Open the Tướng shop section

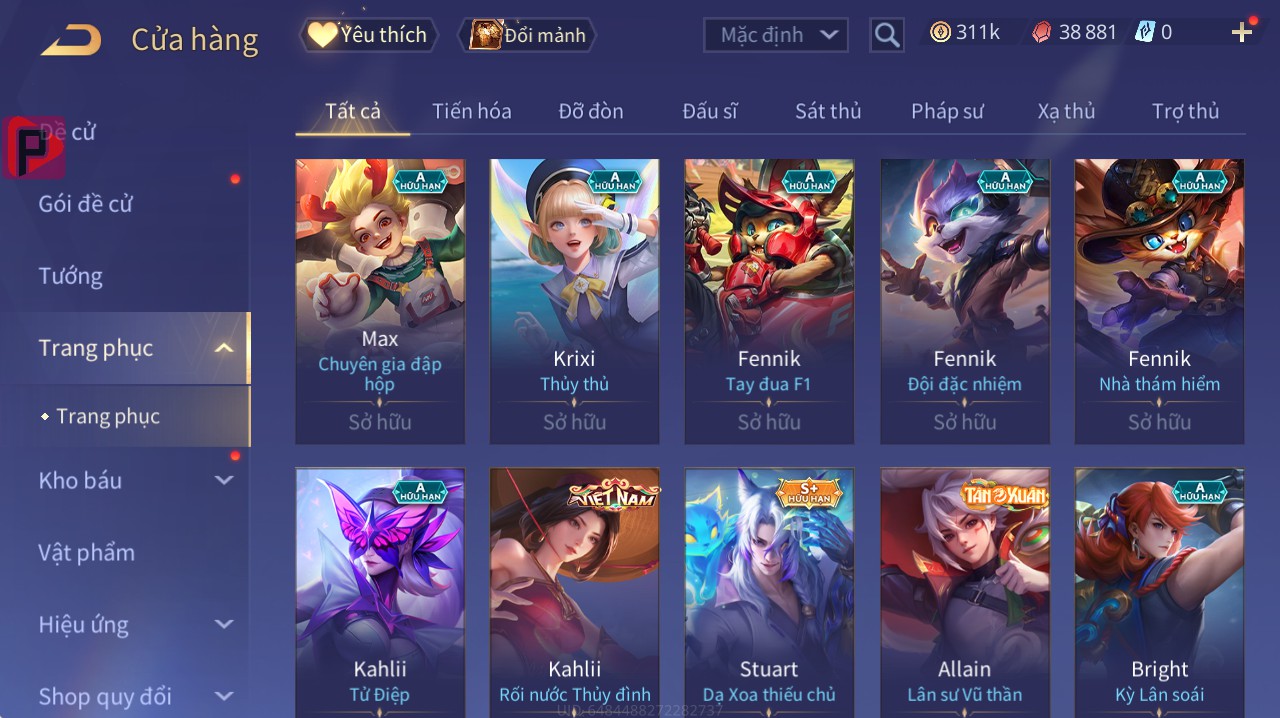click(70, 276)
